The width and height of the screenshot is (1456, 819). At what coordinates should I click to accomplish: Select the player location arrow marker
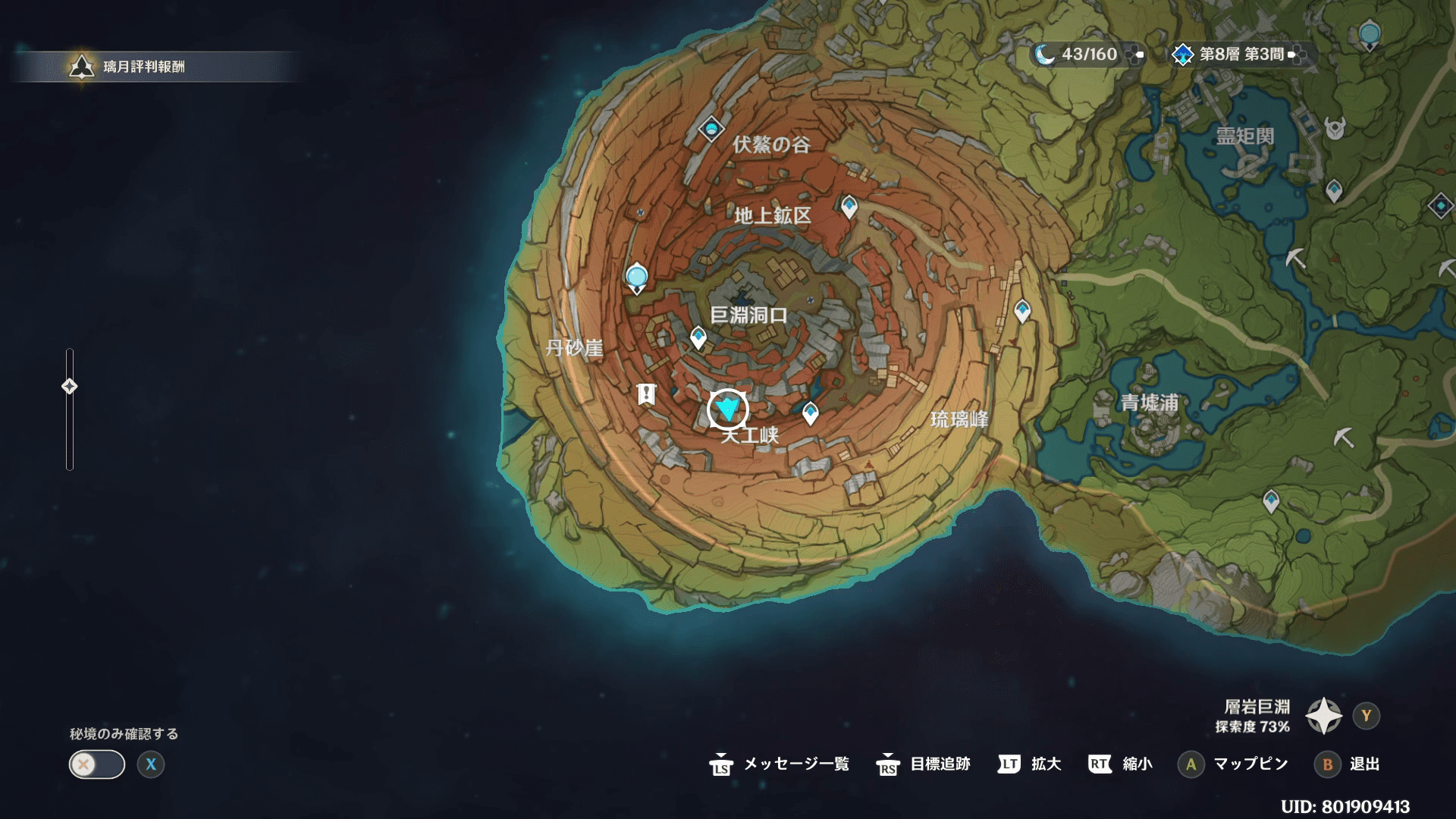(728, 409)
